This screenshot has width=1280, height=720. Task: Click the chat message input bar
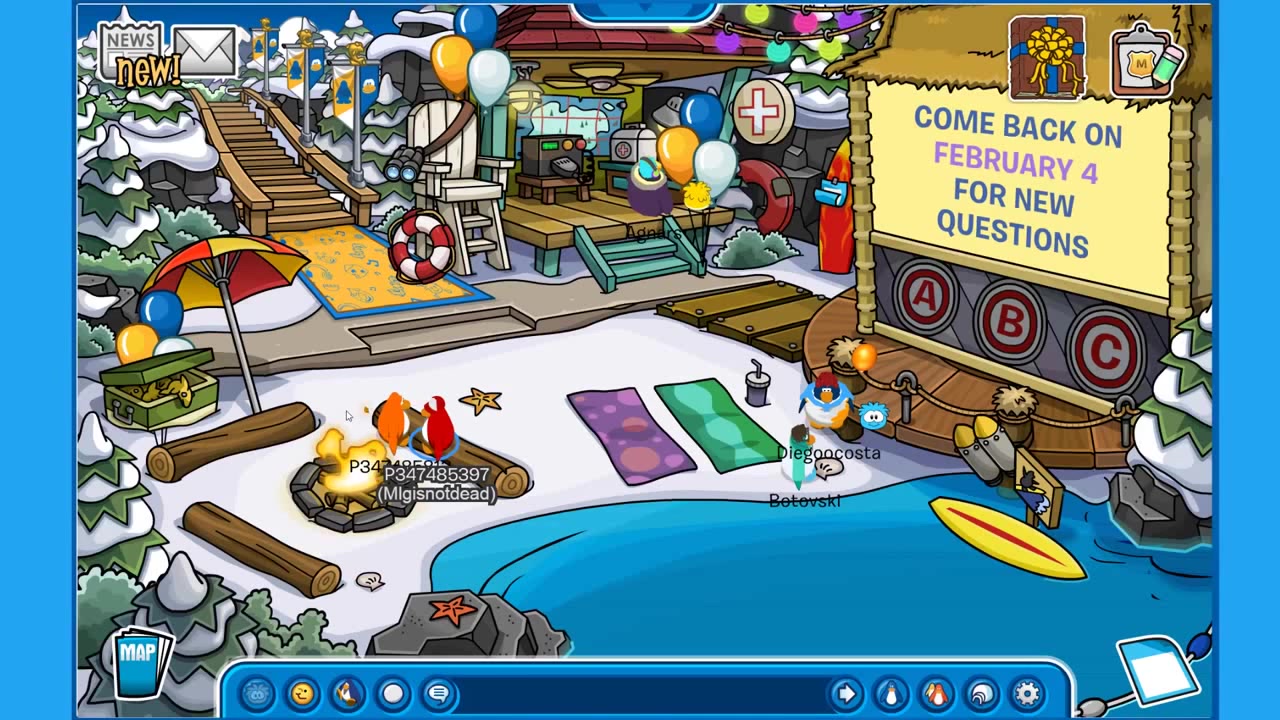640,693
